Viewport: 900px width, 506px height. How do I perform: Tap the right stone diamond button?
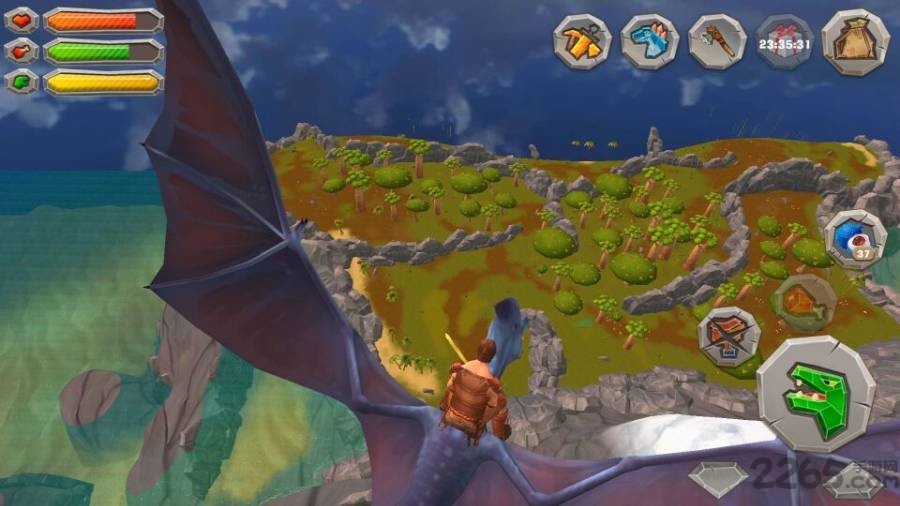853,480
